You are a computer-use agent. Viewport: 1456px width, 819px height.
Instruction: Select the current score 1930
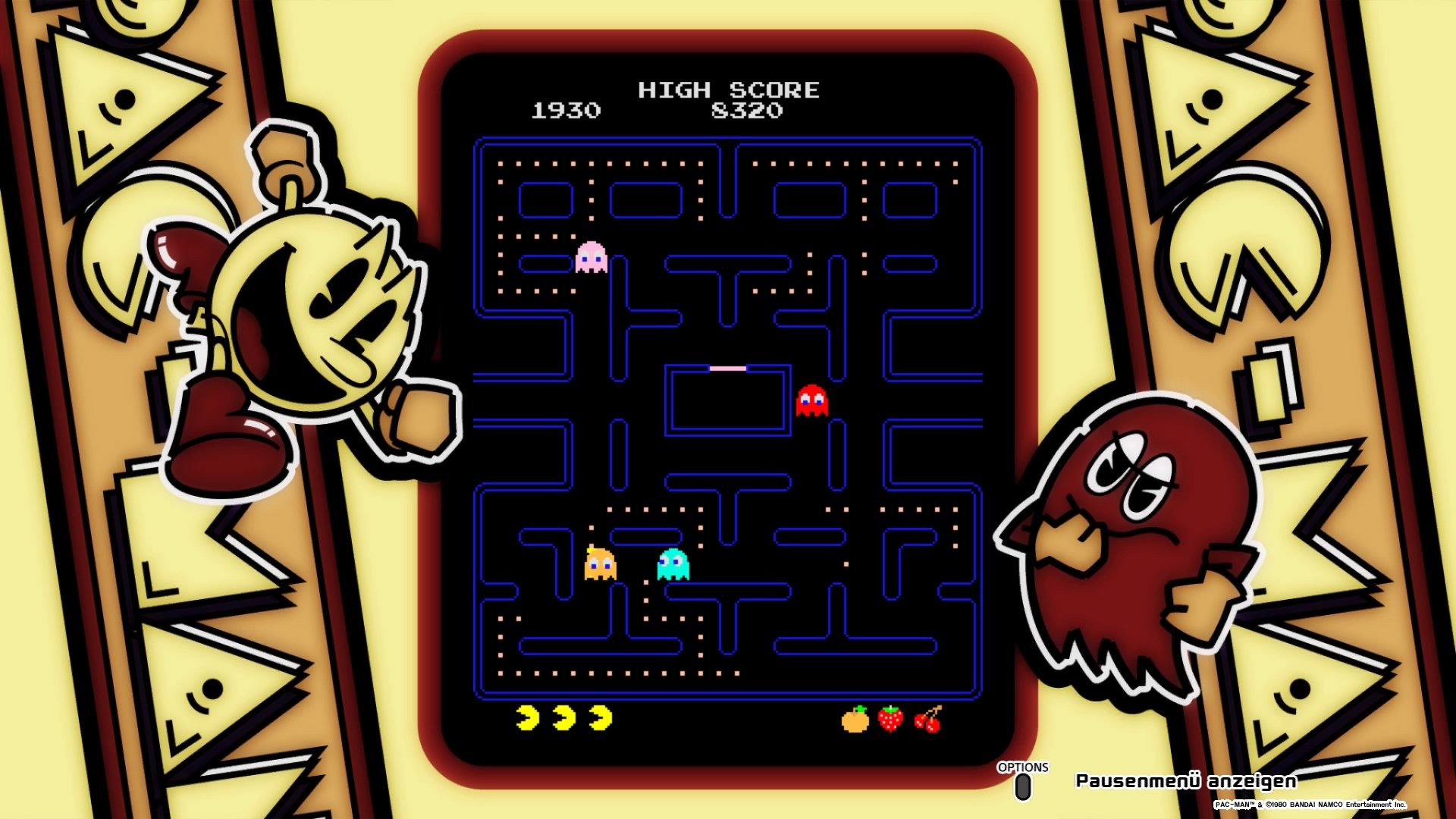564,111
